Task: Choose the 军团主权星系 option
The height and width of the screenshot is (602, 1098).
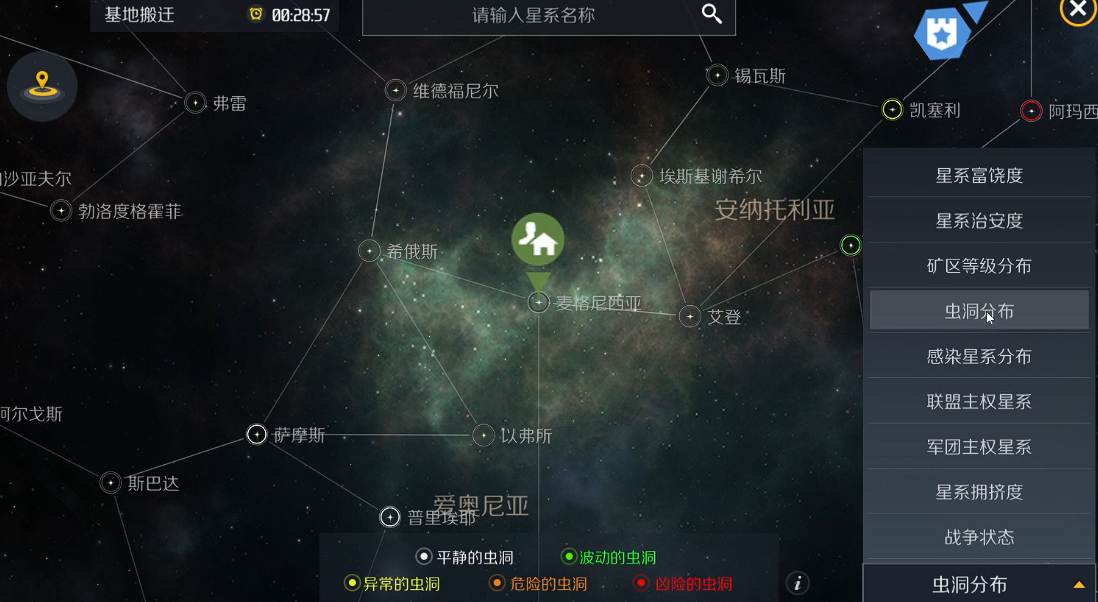Action: click(979, 447)
